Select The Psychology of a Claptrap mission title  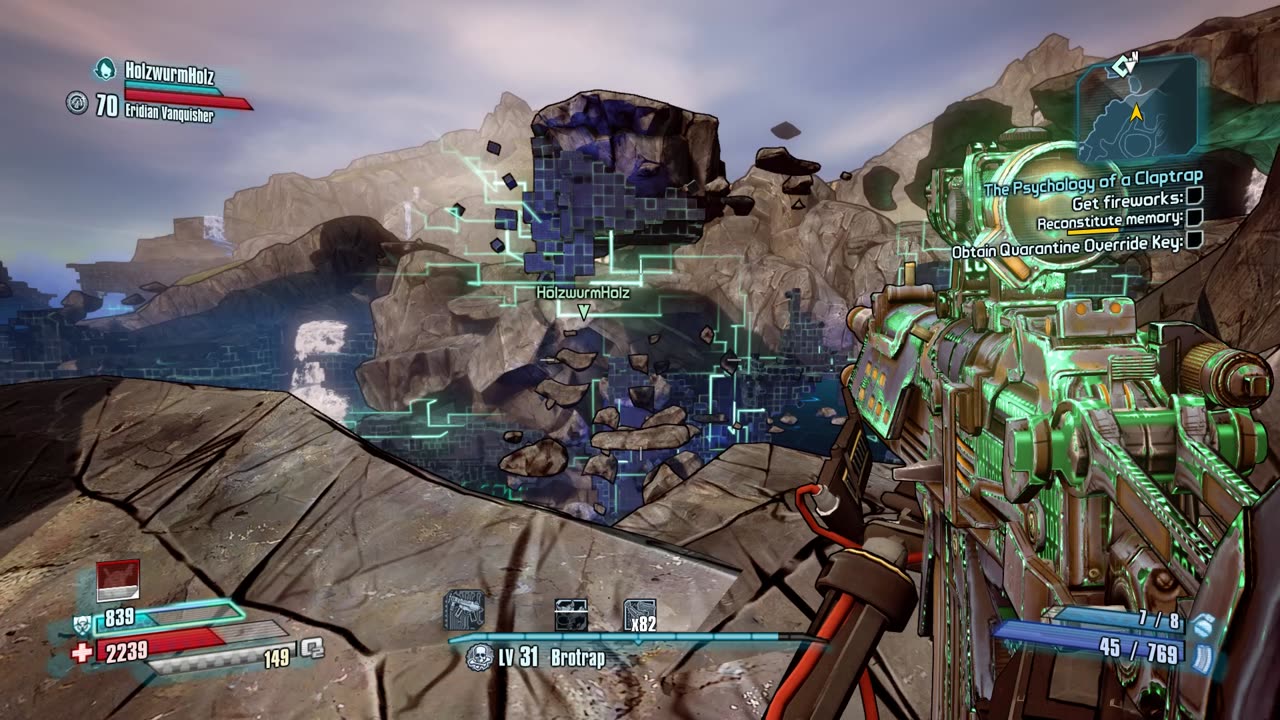1093,181
